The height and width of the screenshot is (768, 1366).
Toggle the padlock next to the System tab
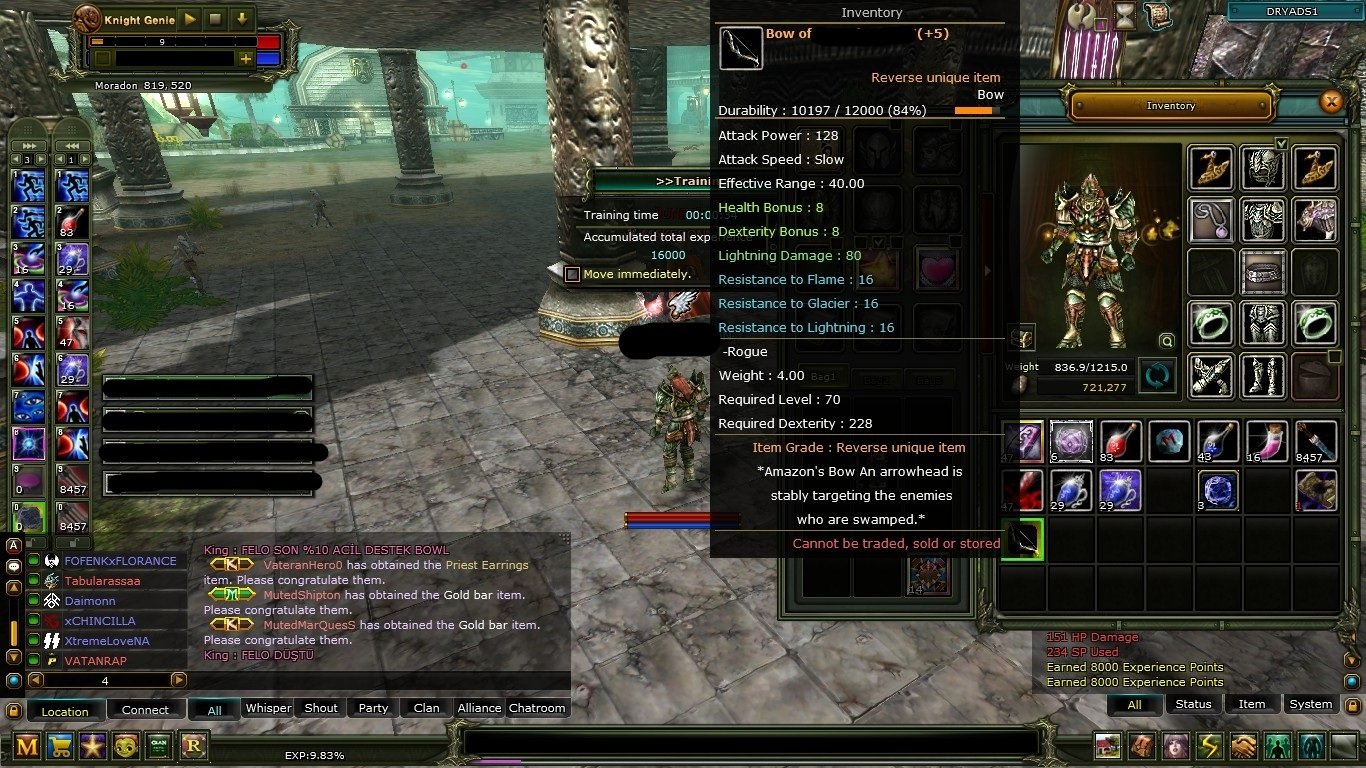(x=1353, y=705)
